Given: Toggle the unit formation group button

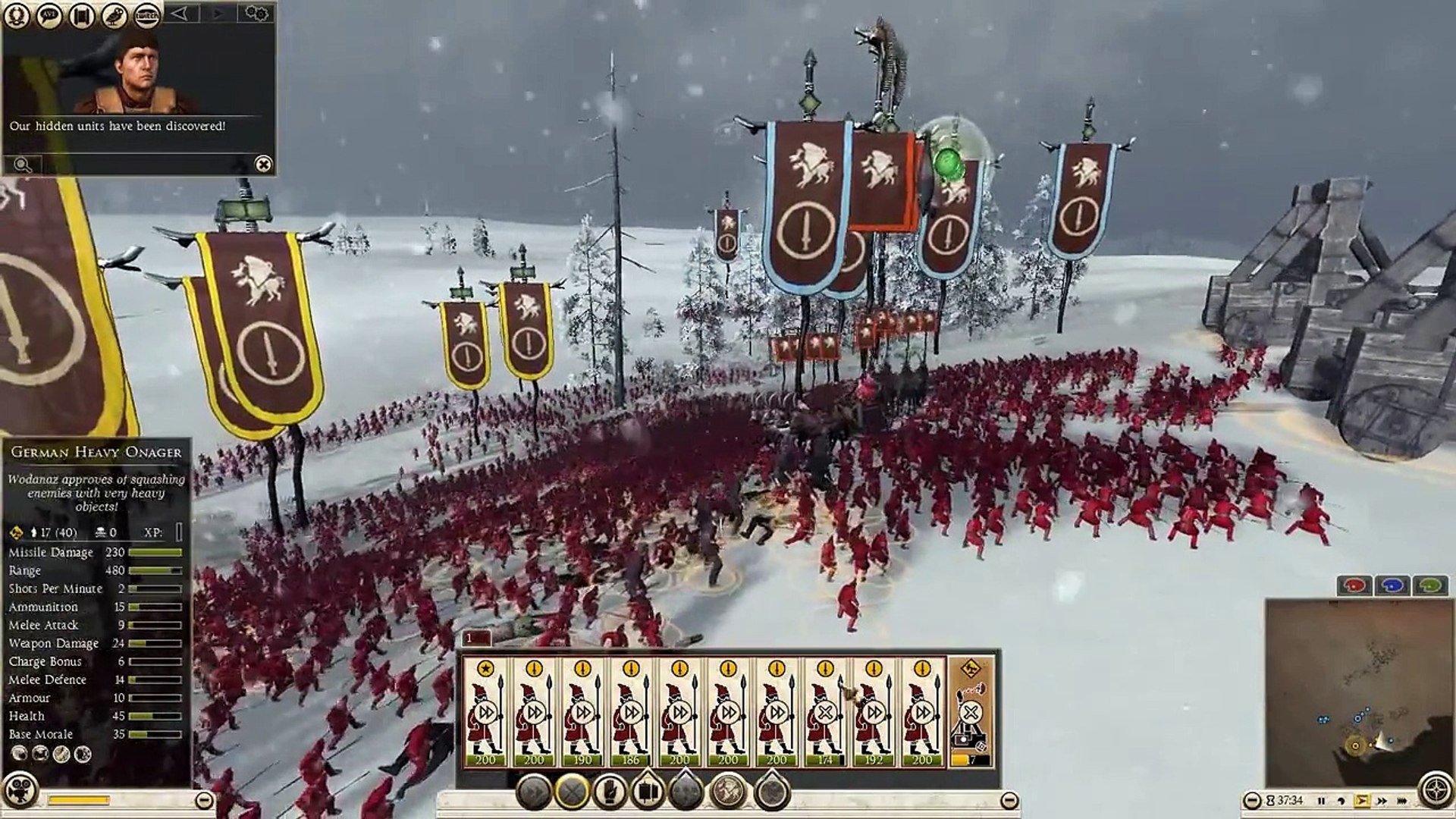Looking at the screenshot, I should coord(648,792).
